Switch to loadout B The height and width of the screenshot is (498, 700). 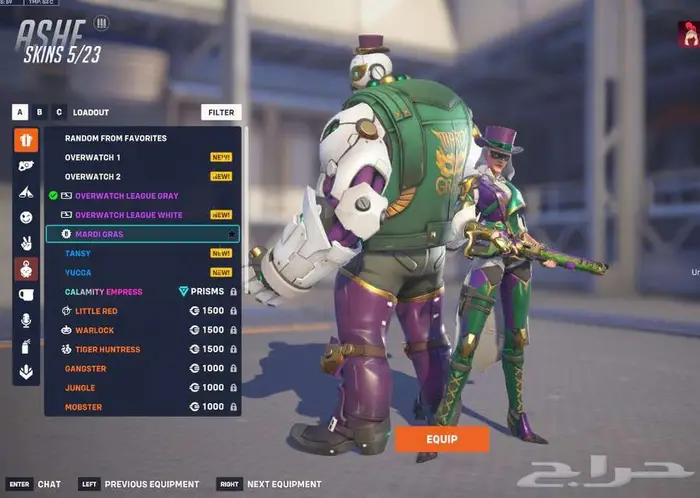(39, 113)
